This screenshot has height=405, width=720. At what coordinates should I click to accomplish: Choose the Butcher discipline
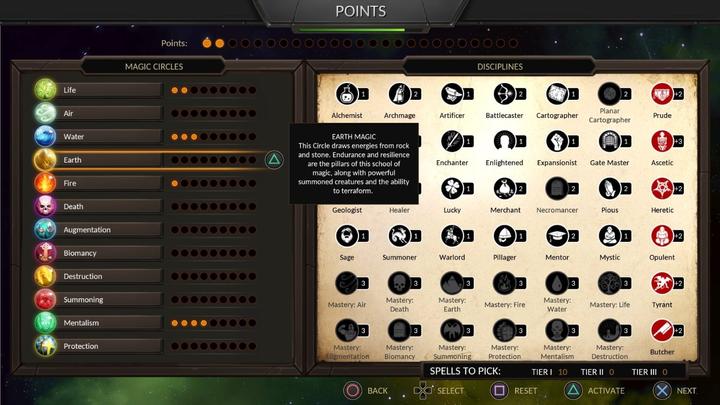[x=662, y=330]
